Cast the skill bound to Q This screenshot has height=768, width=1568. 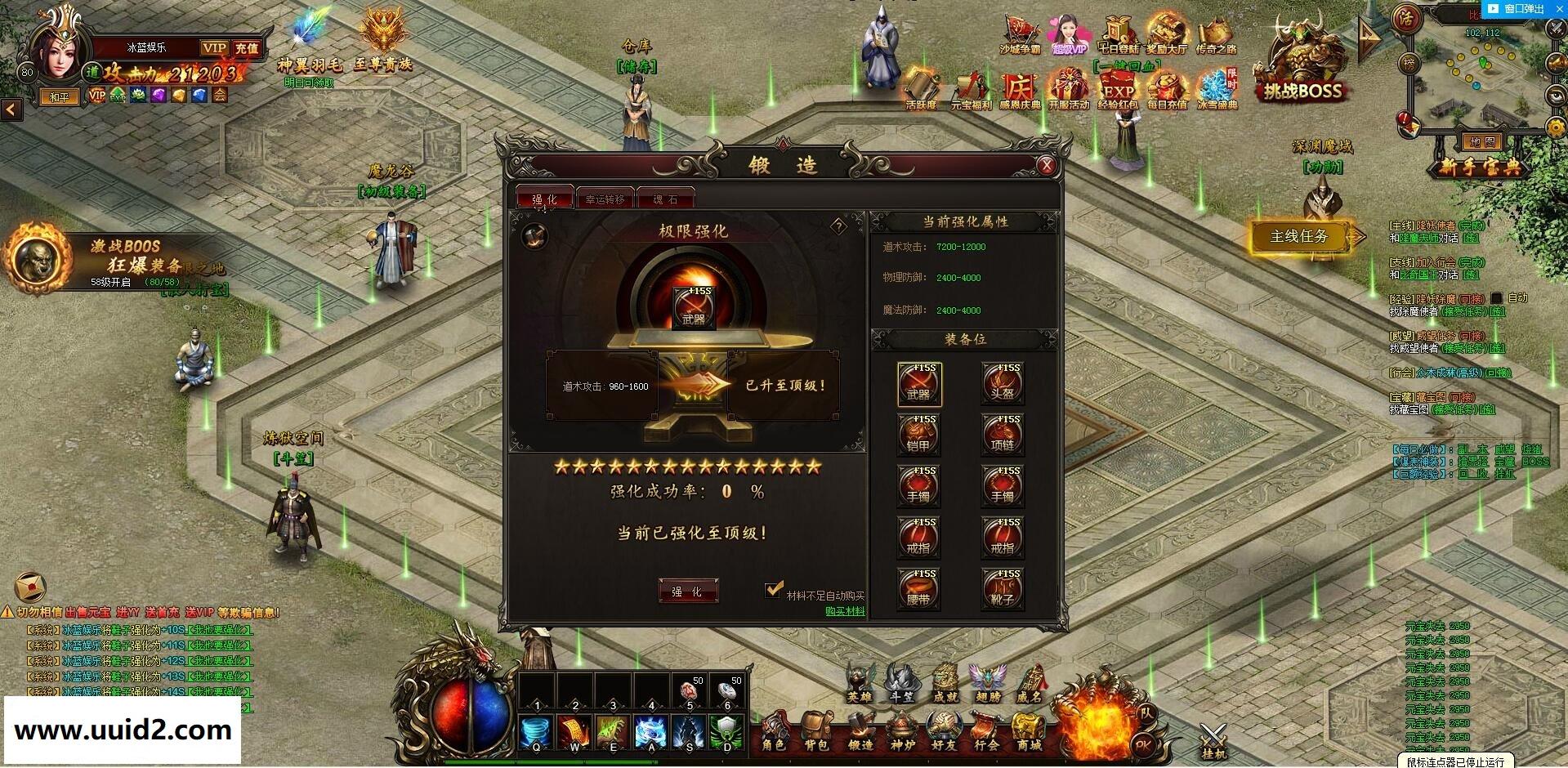535,731
